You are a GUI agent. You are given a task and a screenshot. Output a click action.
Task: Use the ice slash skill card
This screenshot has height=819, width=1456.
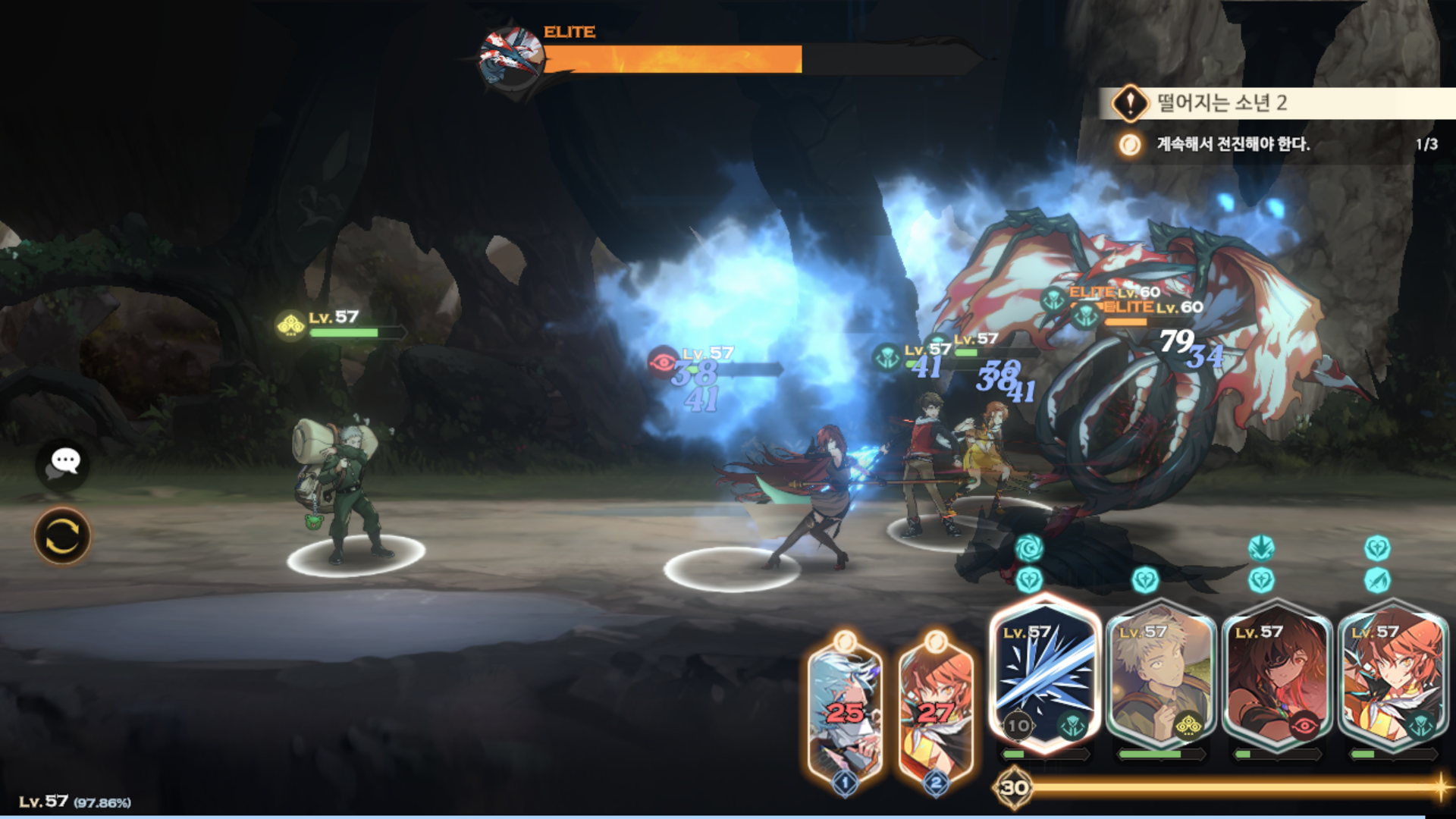[1045, 675]
